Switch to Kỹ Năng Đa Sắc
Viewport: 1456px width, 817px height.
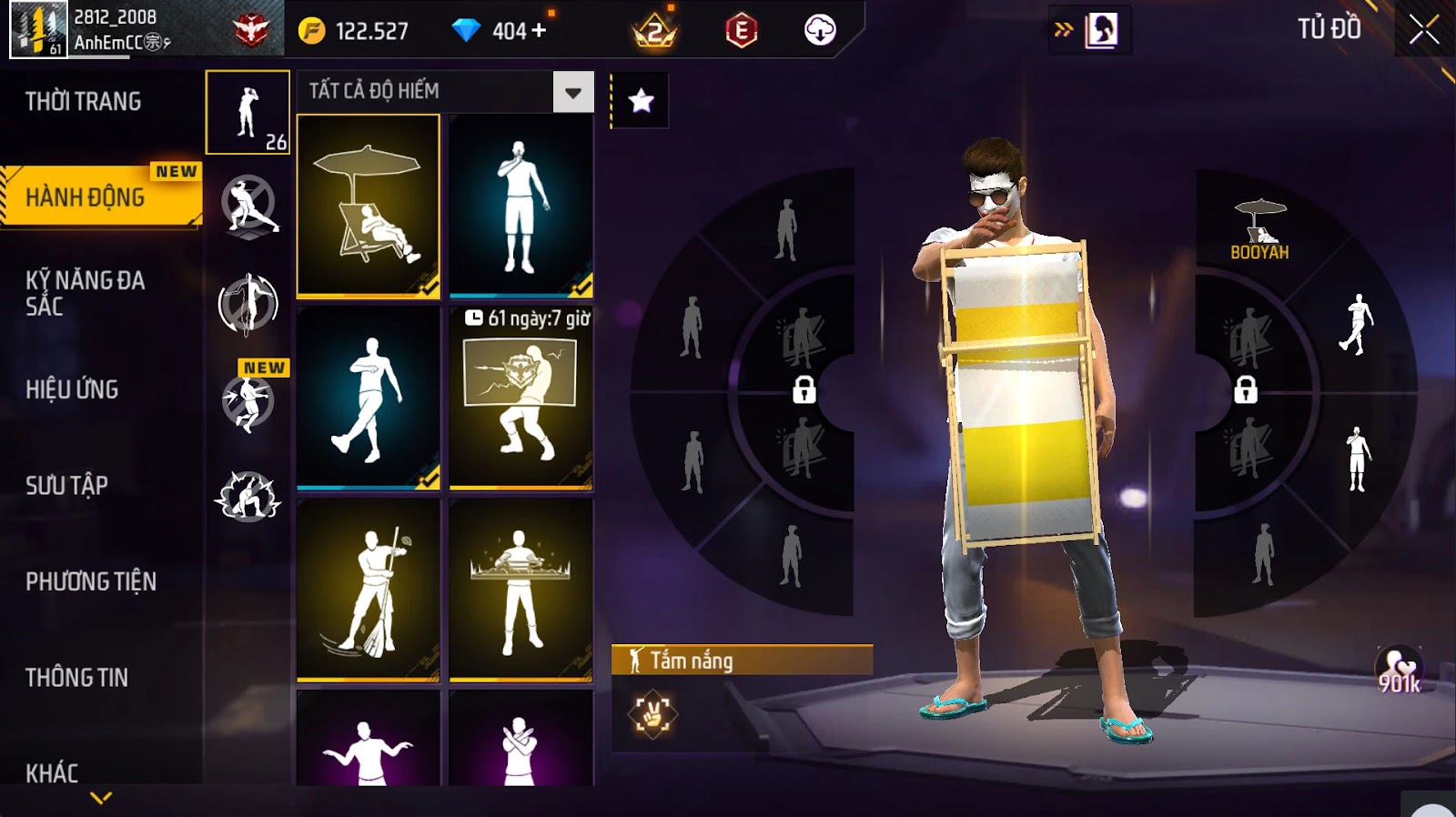pyautogui.click(x=85, y=293)
